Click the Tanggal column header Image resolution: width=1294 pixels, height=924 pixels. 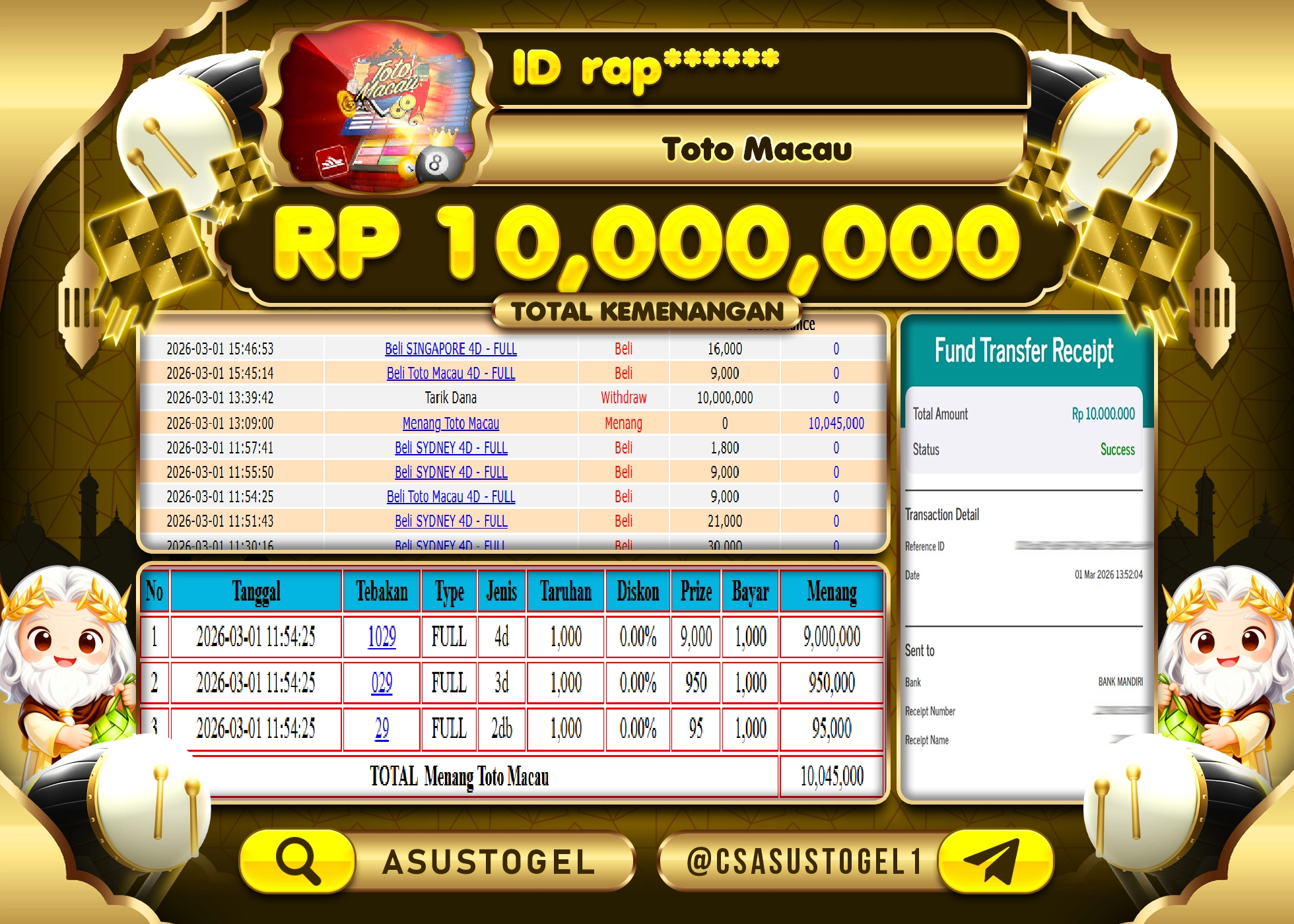256,592
